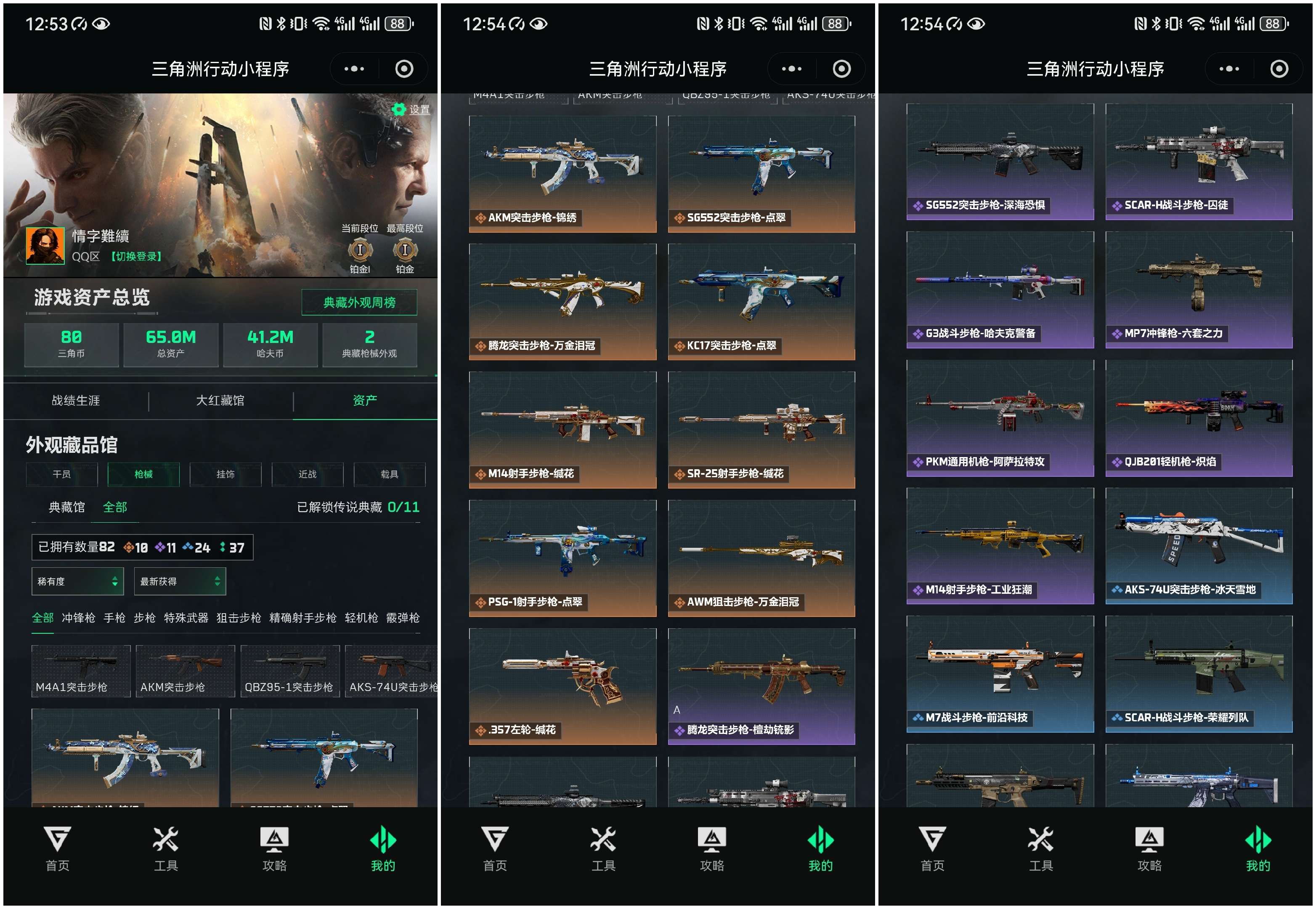The image size is (1316, 909).
Task: Select the KC17突击步枪-点翠 skin
Action: coord(761,302)
